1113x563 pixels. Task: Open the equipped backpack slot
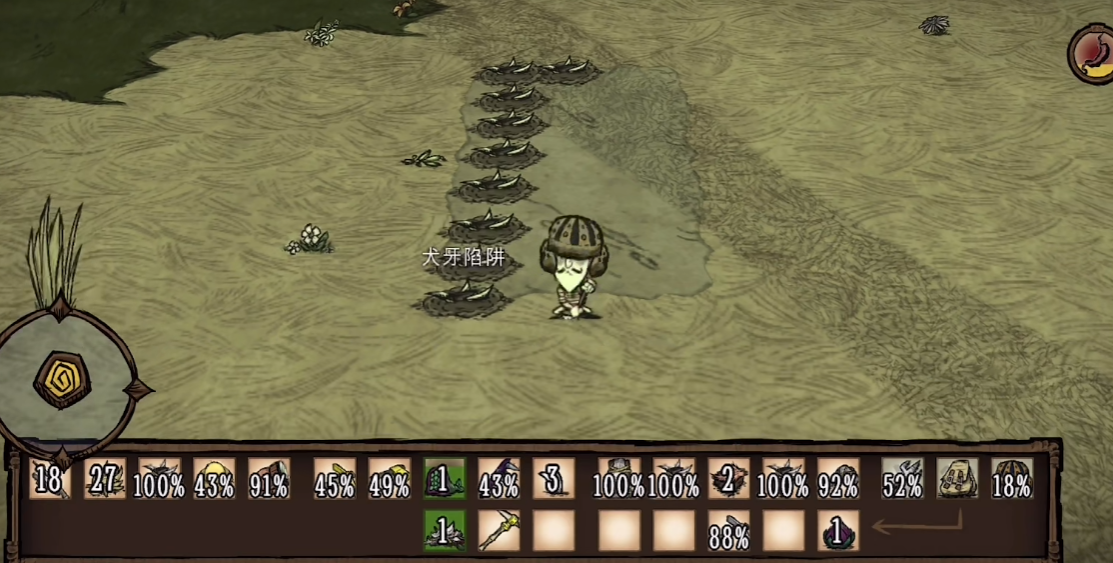(x=957, y=479)
